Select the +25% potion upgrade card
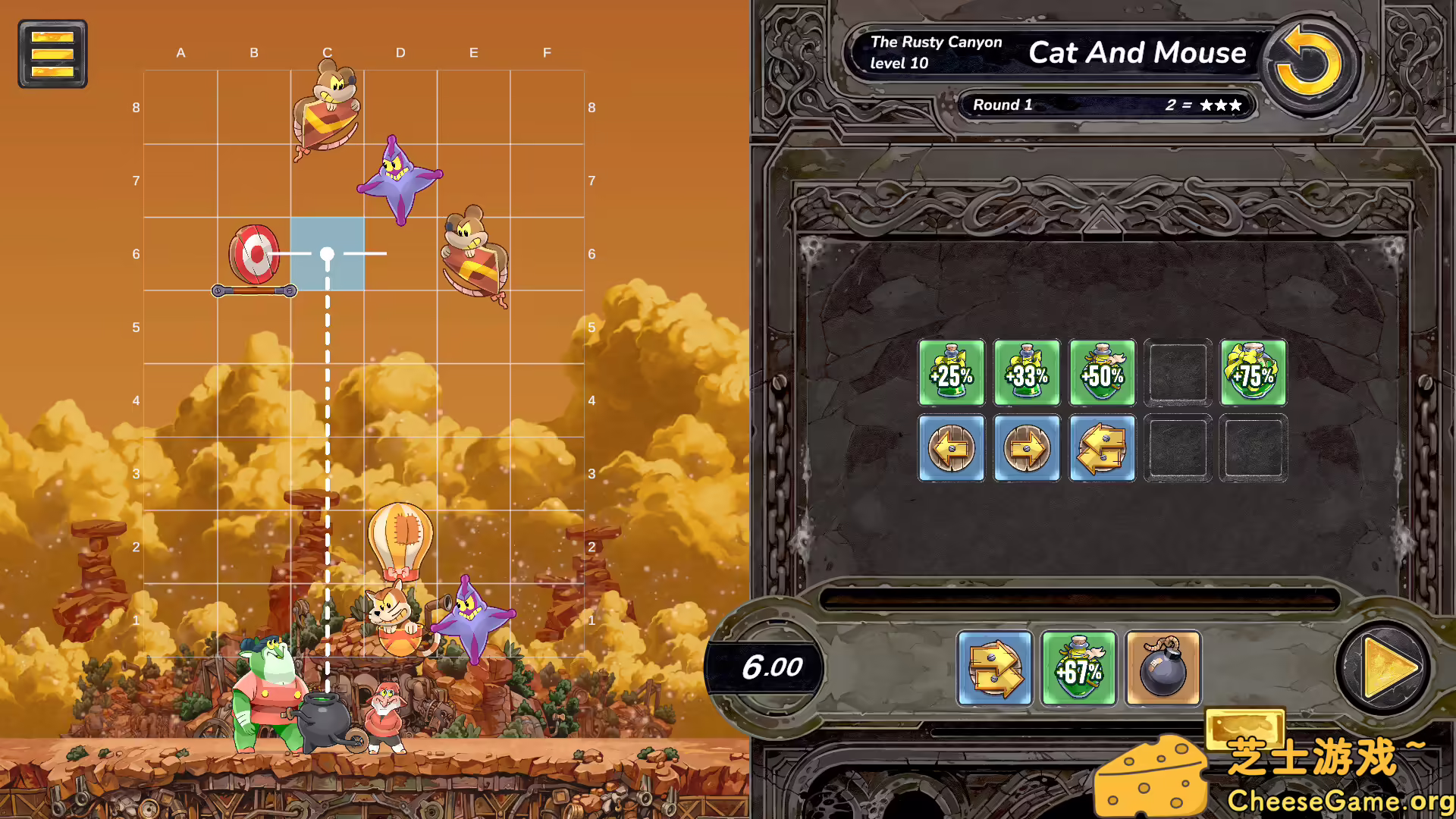The image size is (1456, 819). pos(951,373)
